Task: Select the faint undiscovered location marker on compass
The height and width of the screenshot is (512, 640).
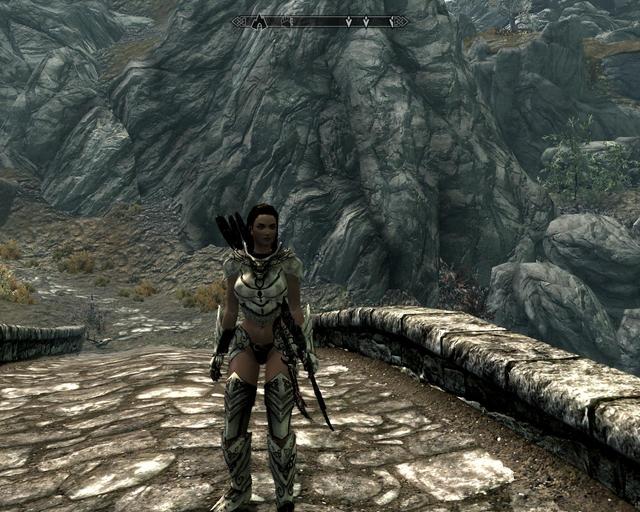Action: tap(287, 21)
